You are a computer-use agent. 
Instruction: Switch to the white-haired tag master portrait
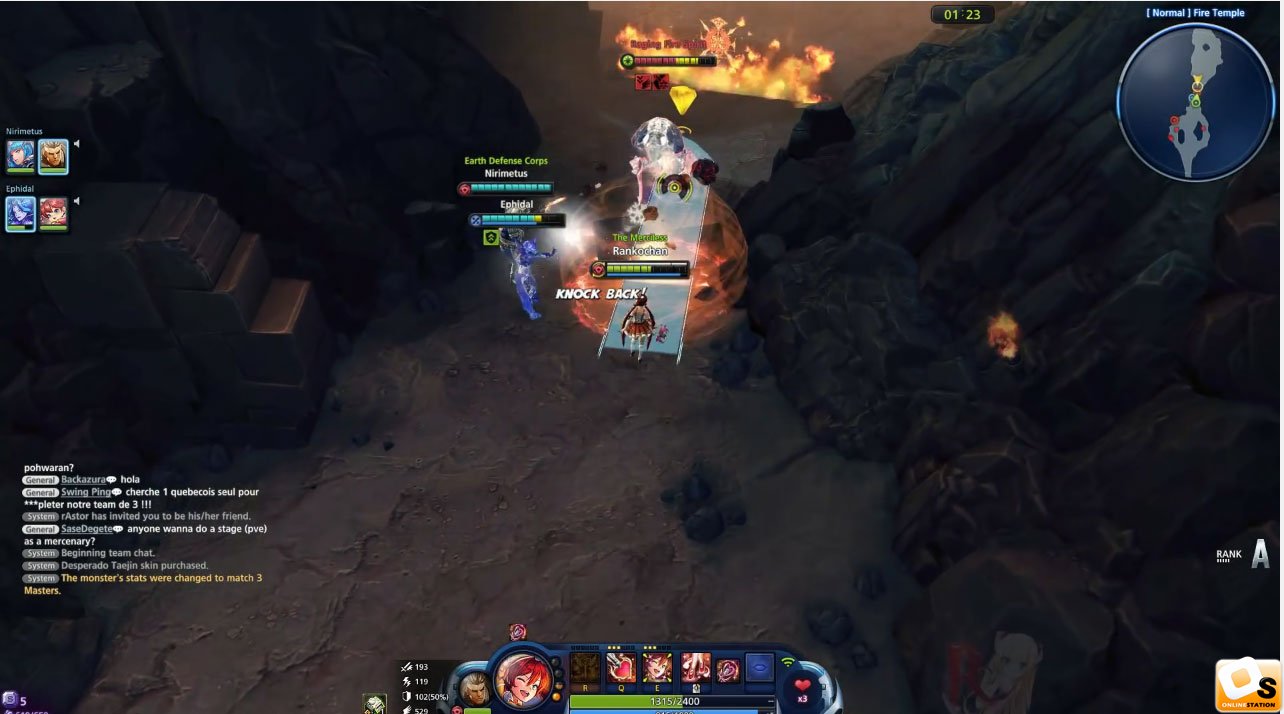(475, 688)
